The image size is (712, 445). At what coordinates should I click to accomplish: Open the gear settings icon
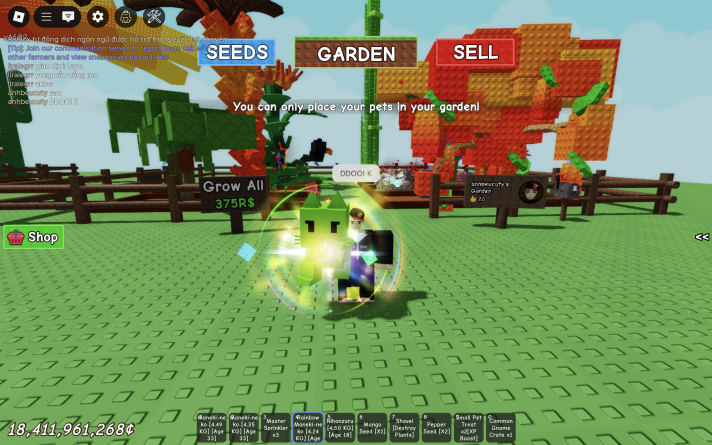point(97,16)
